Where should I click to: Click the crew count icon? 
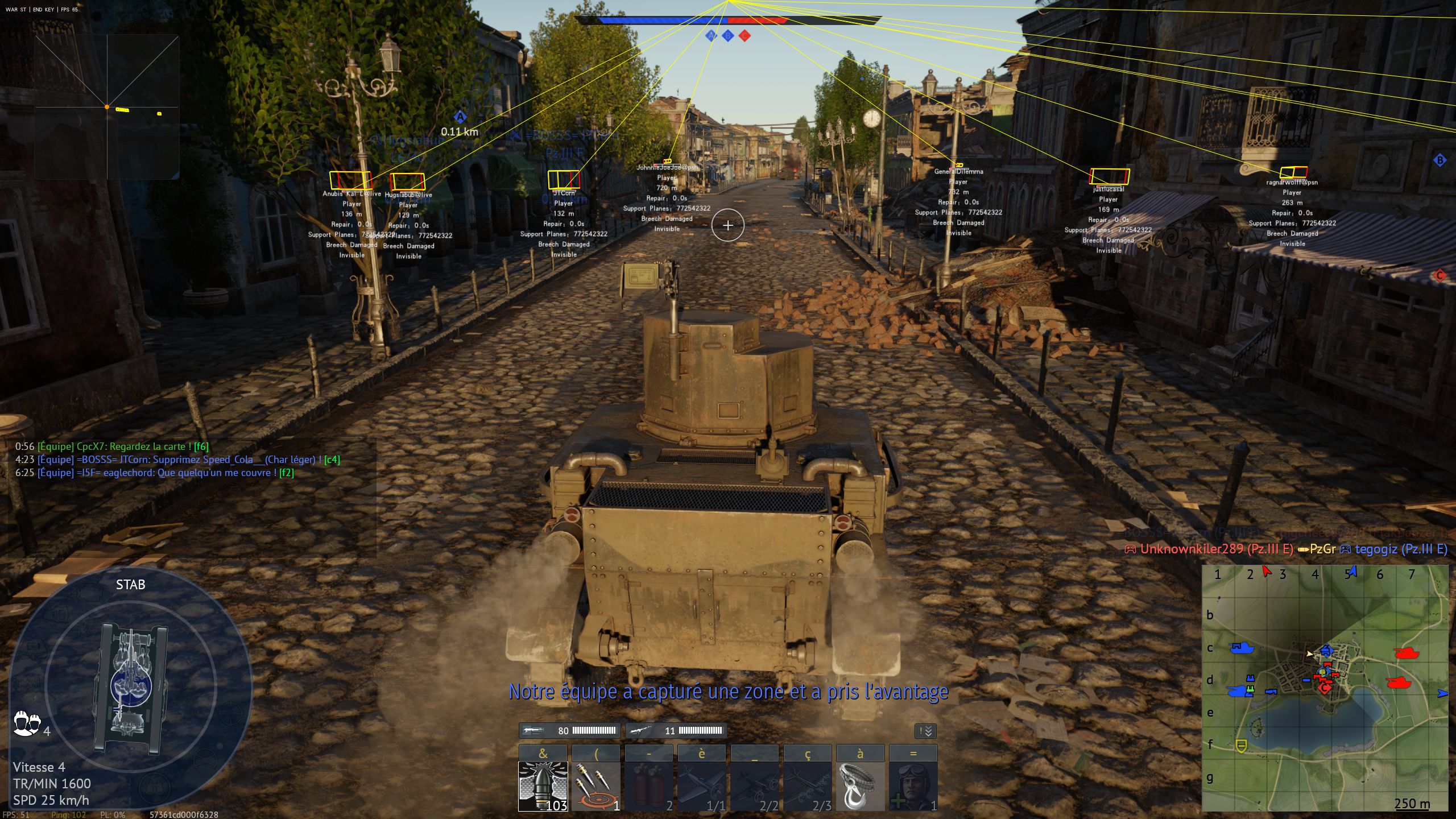26,723
